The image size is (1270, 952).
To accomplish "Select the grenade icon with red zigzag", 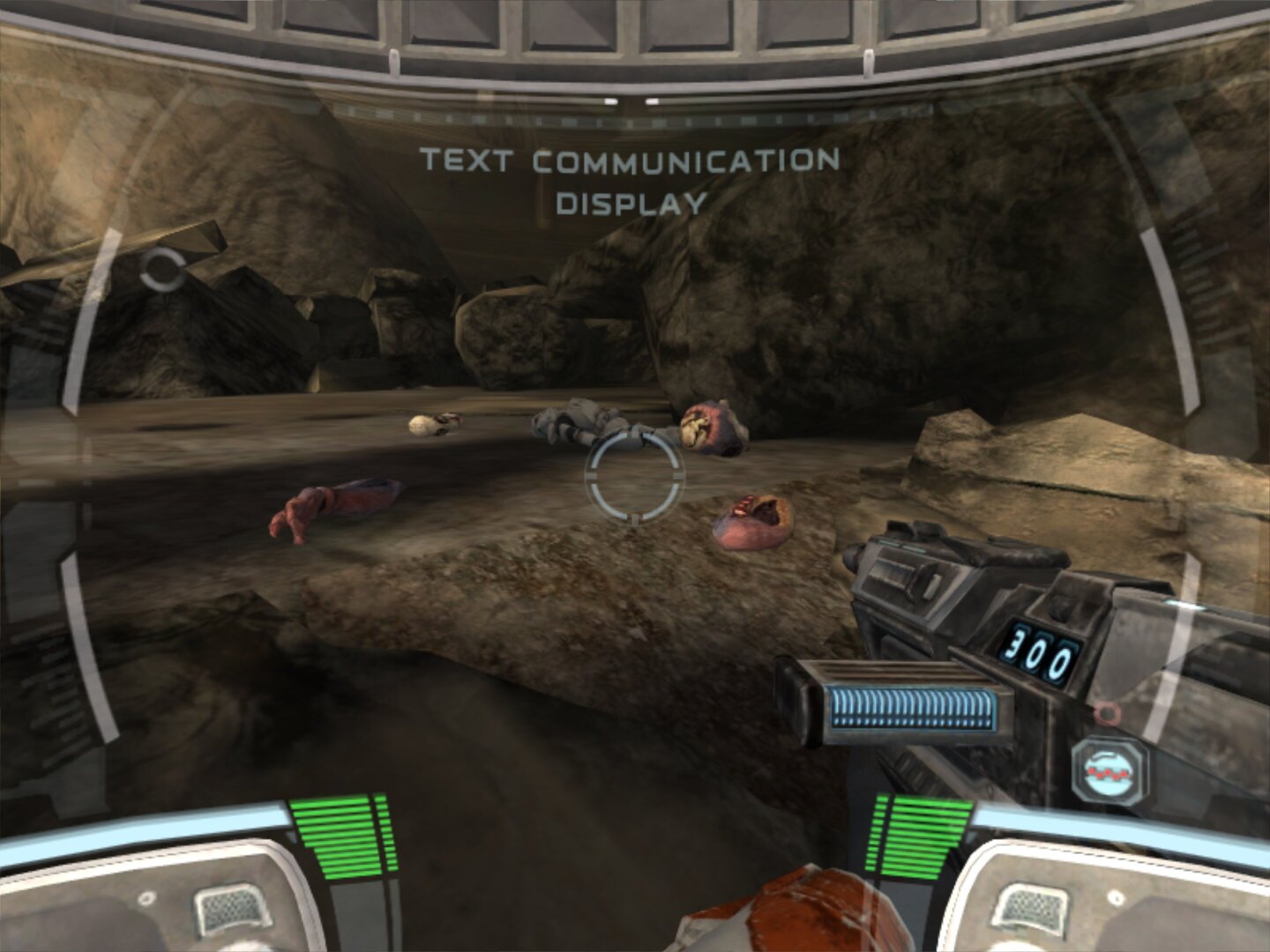I will [1109, 771].
